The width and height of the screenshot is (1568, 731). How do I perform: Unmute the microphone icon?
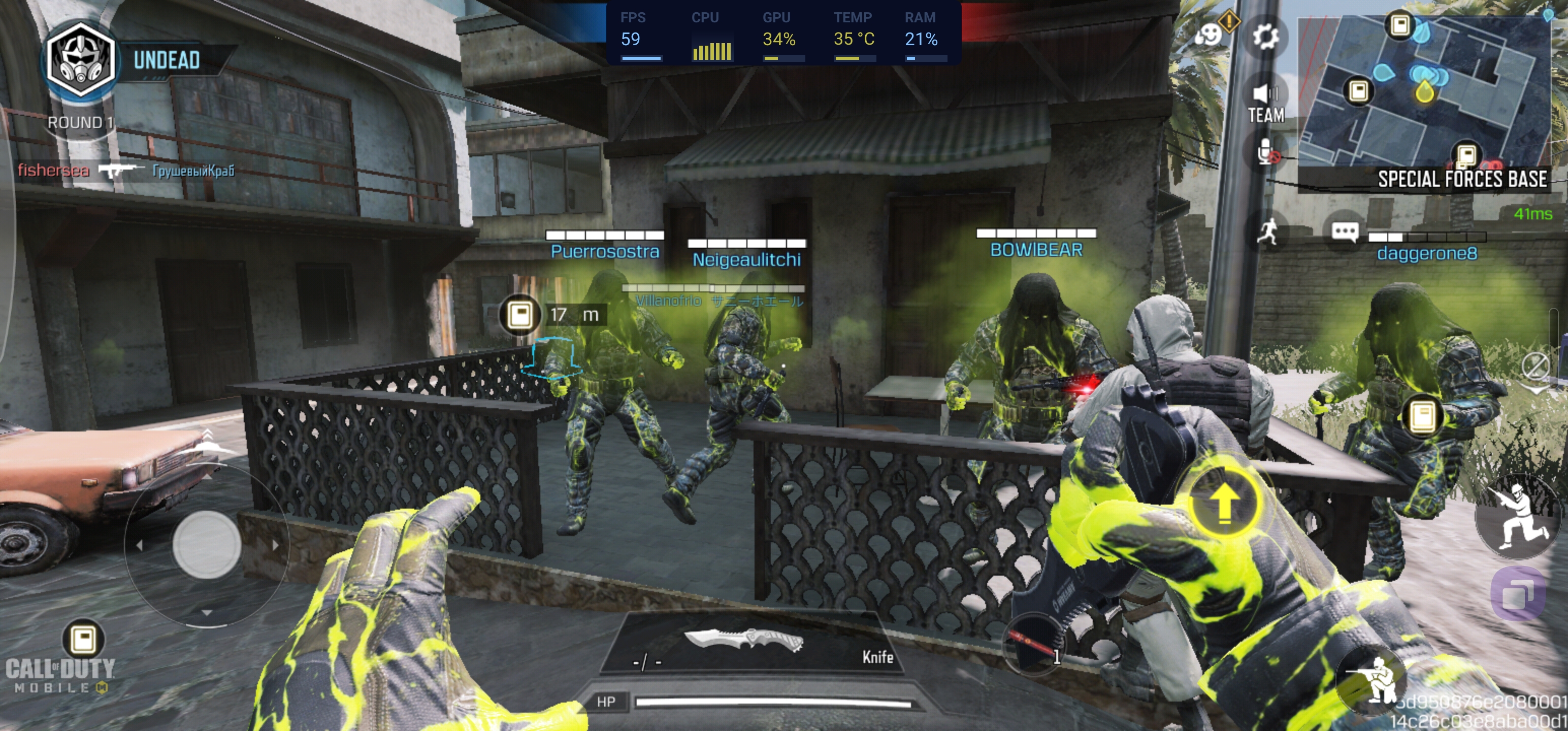click(x=1266, y=152)
